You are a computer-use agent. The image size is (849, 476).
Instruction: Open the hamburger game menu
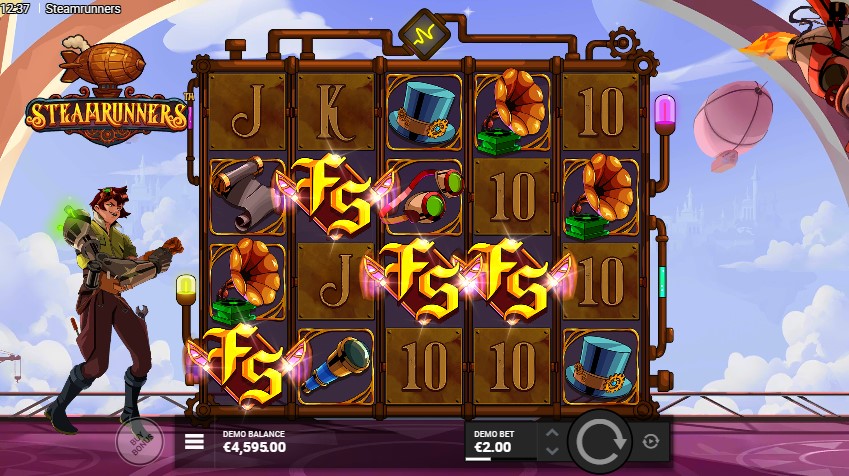[195, 441]
